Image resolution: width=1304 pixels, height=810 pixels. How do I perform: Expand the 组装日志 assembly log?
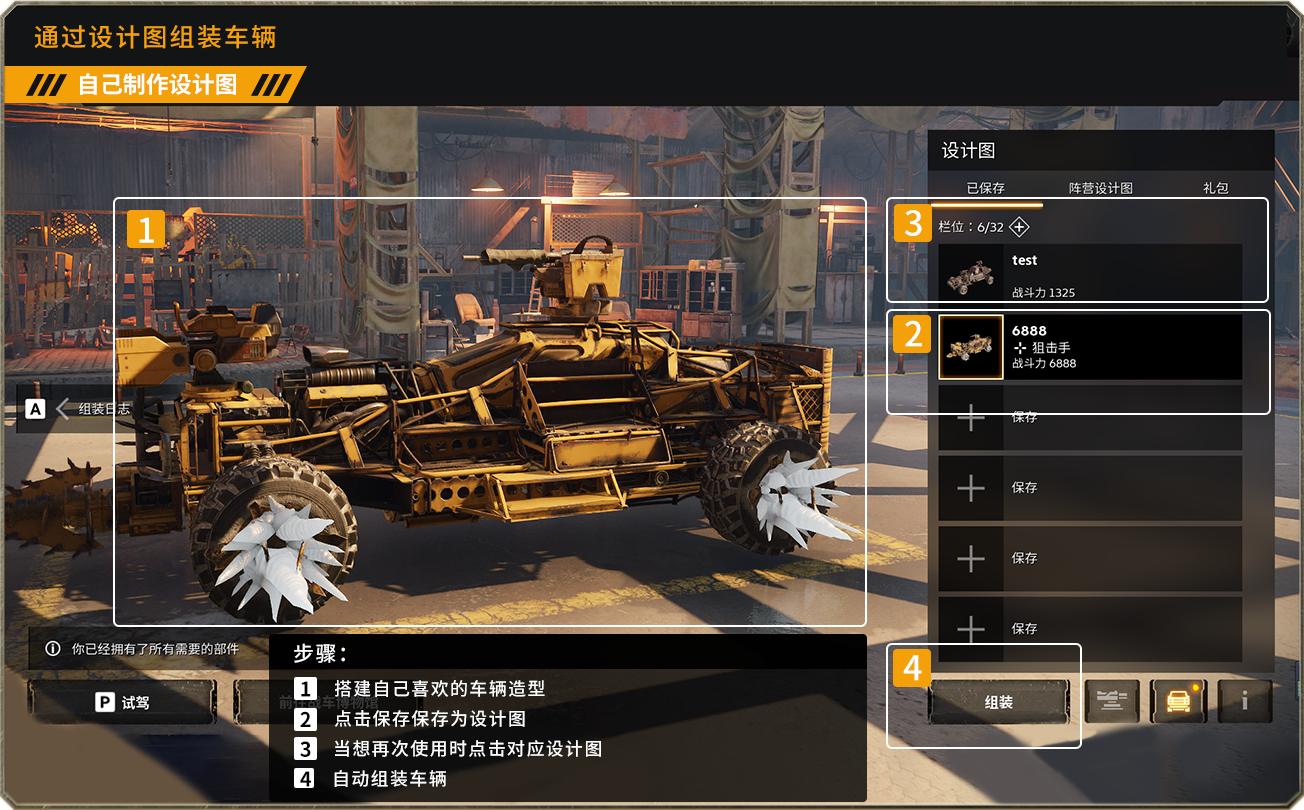(x=92, y=408)
